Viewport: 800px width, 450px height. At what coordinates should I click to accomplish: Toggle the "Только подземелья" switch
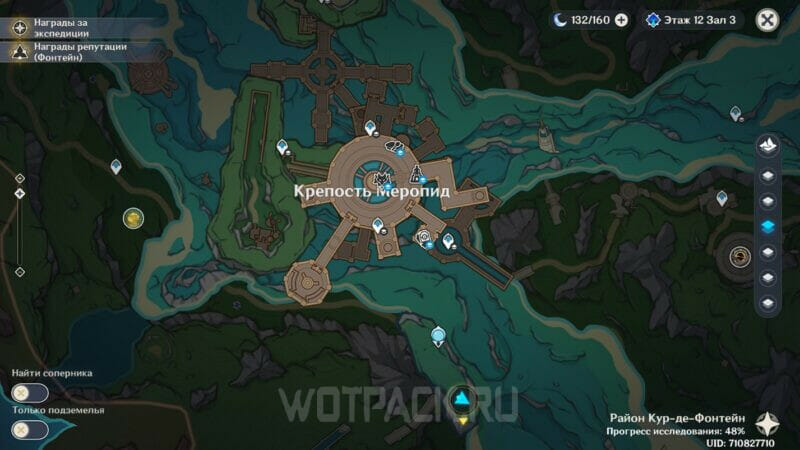(30, 429)
